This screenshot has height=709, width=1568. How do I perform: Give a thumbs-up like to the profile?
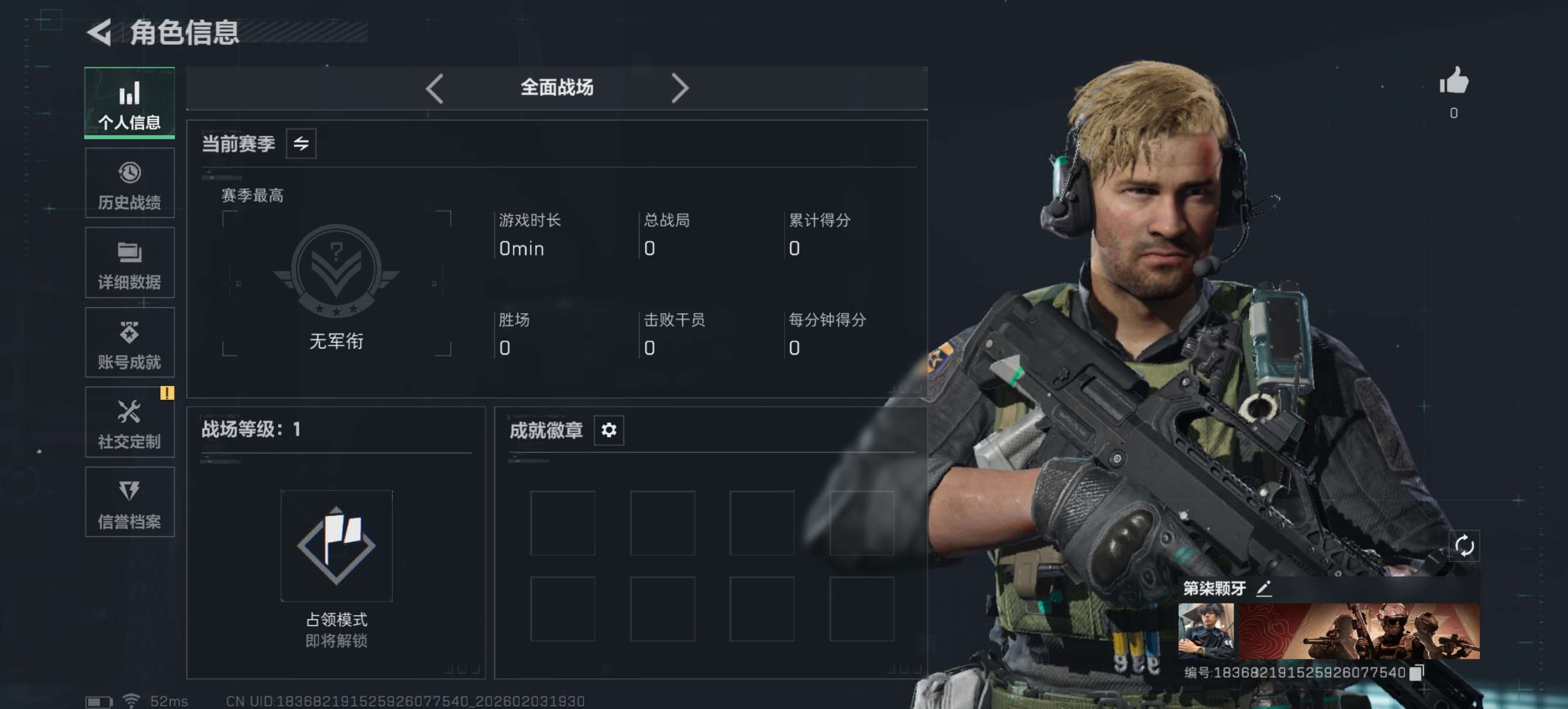pos(1454,82)
